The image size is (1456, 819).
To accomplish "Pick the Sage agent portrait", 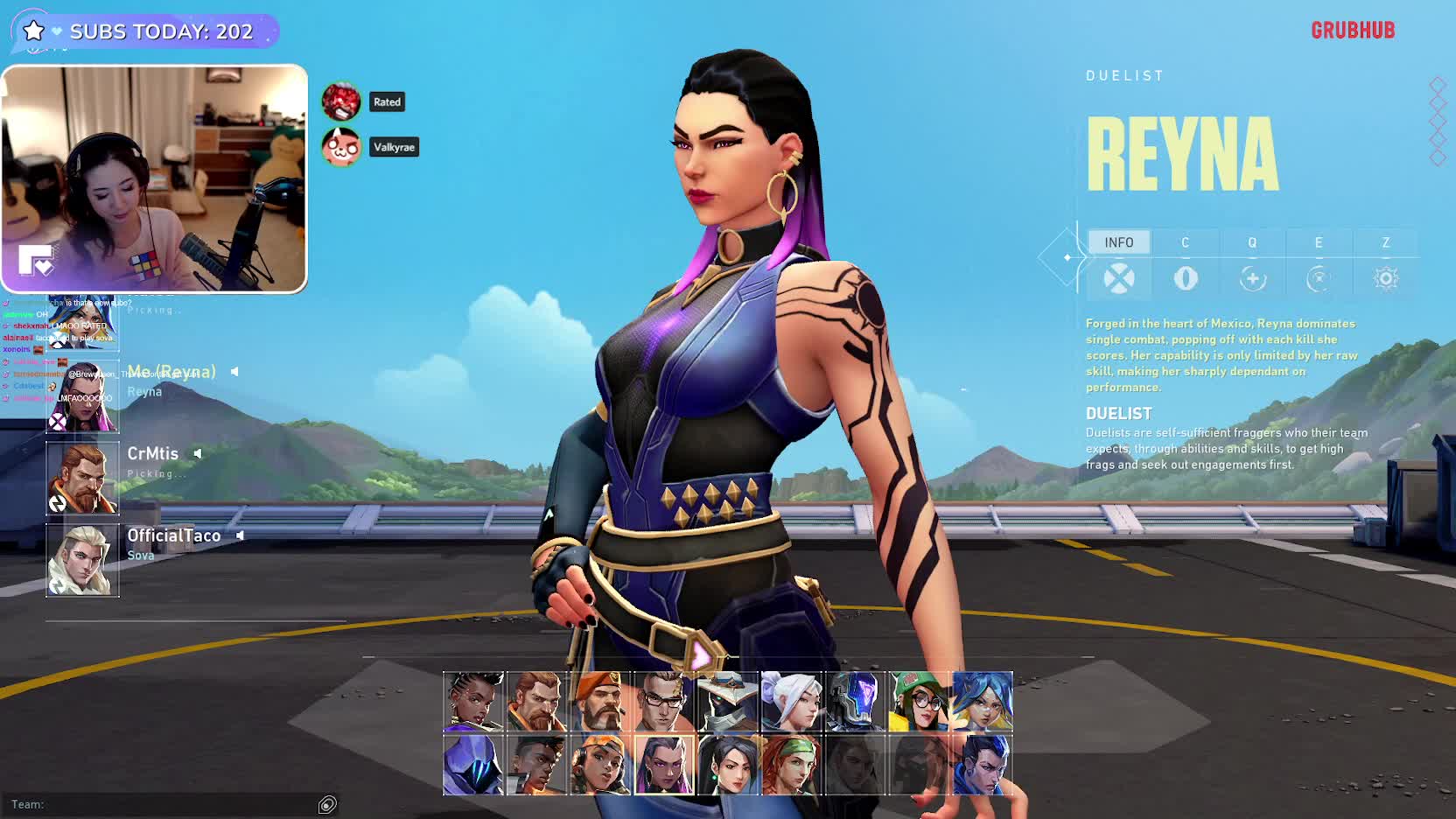I will click(x=728, y=765).
